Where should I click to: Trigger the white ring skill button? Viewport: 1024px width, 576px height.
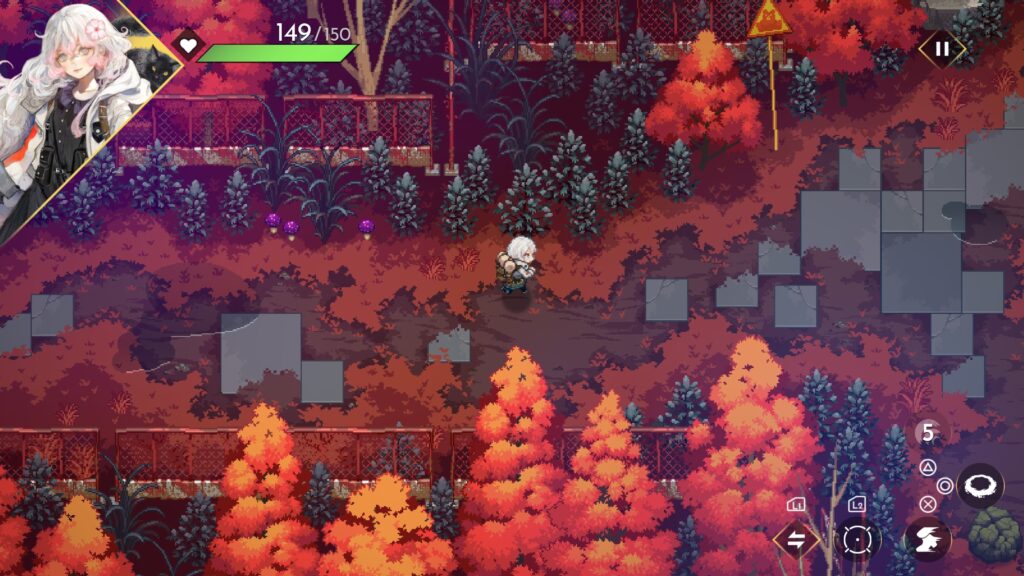(x=979, y=486)
